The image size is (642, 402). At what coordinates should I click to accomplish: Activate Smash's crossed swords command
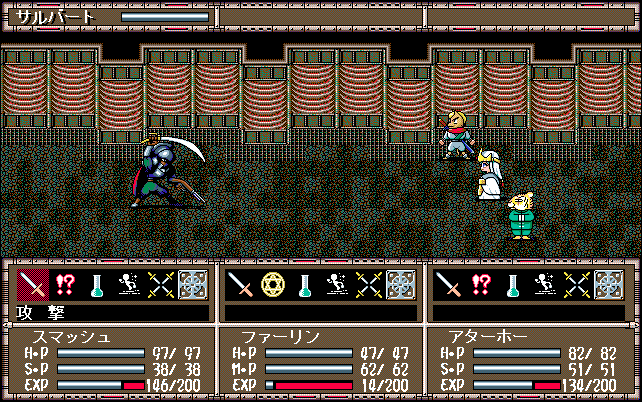159,286
